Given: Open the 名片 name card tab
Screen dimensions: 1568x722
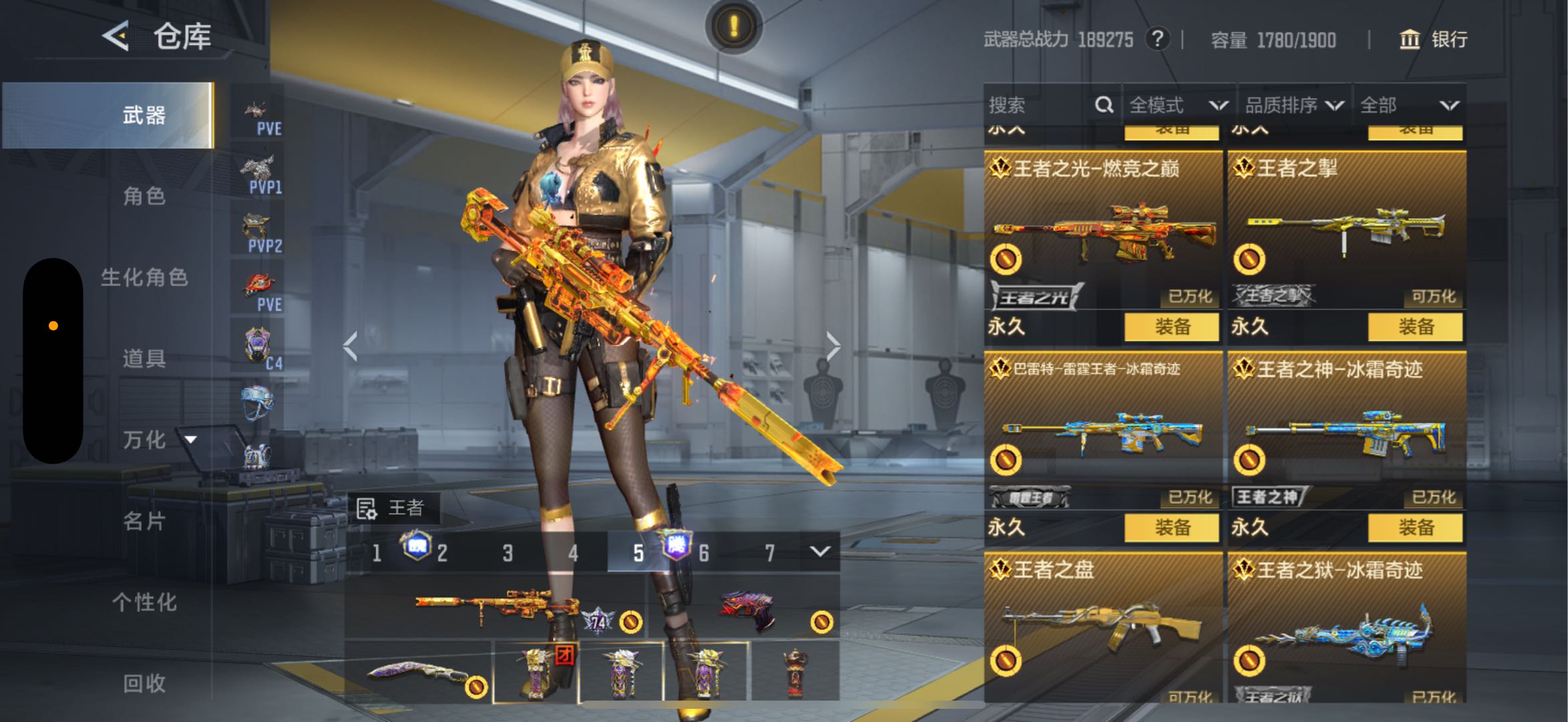Looking at the screenshot, I should [144, 521].
